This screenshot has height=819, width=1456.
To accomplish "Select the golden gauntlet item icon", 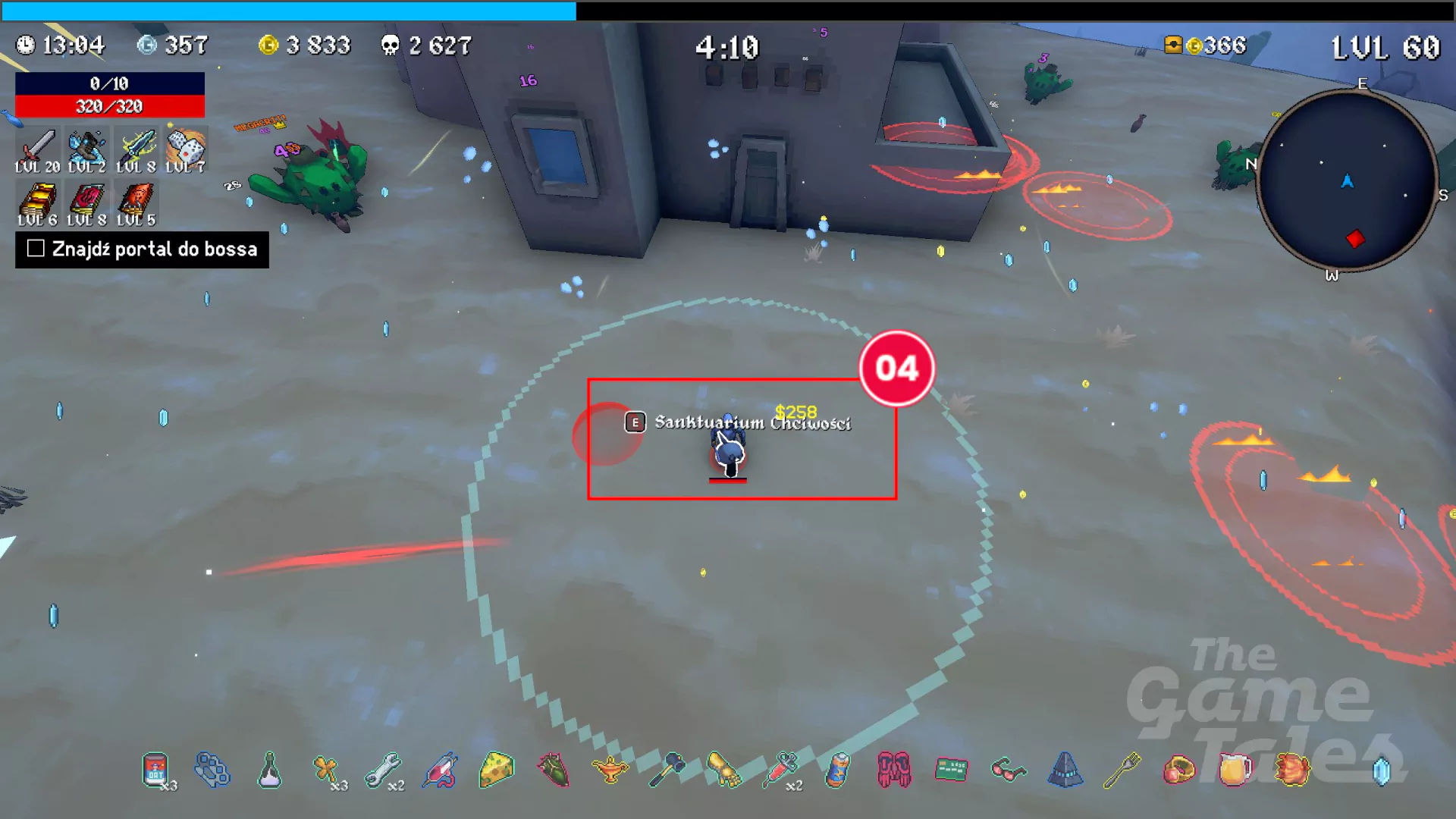I will point(724,770).
